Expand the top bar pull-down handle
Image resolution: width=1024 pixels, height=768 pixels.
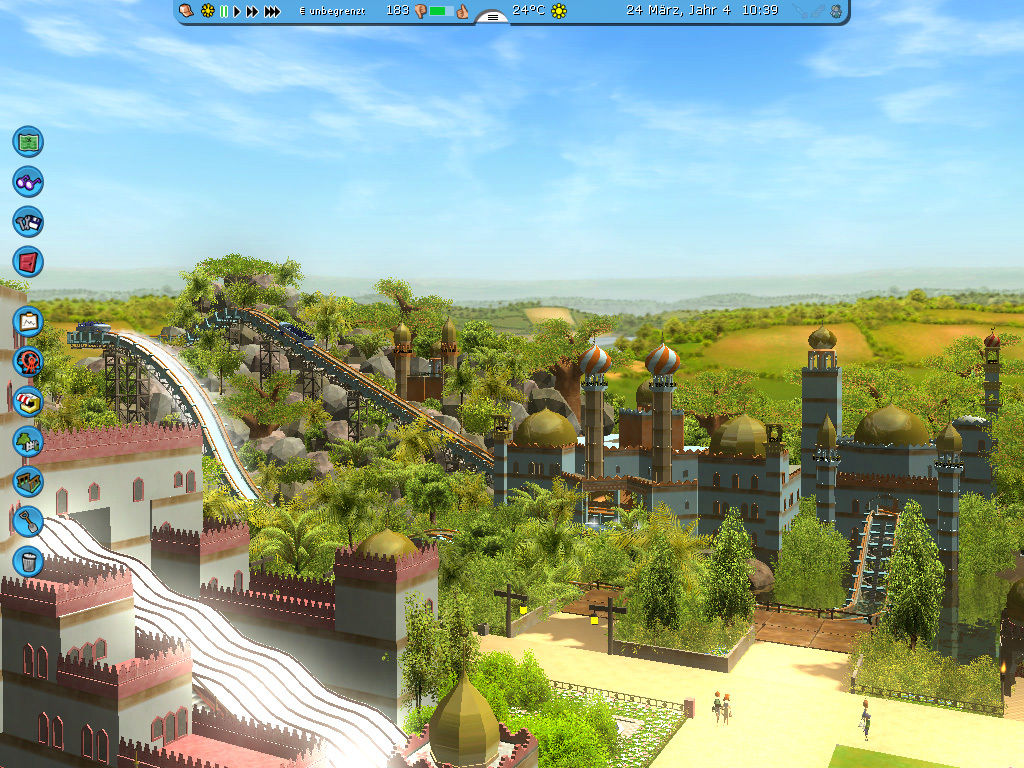[492, 16]
